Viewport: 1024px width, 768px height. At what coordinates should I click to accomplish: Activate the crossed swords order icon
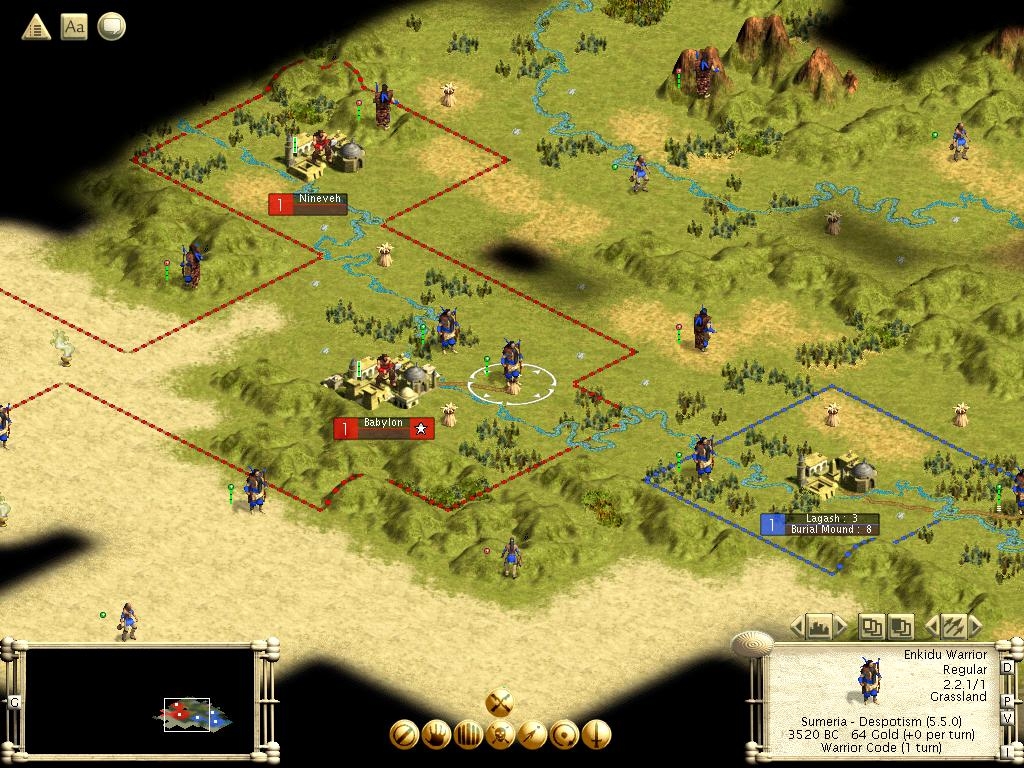(x=500, y=702)
